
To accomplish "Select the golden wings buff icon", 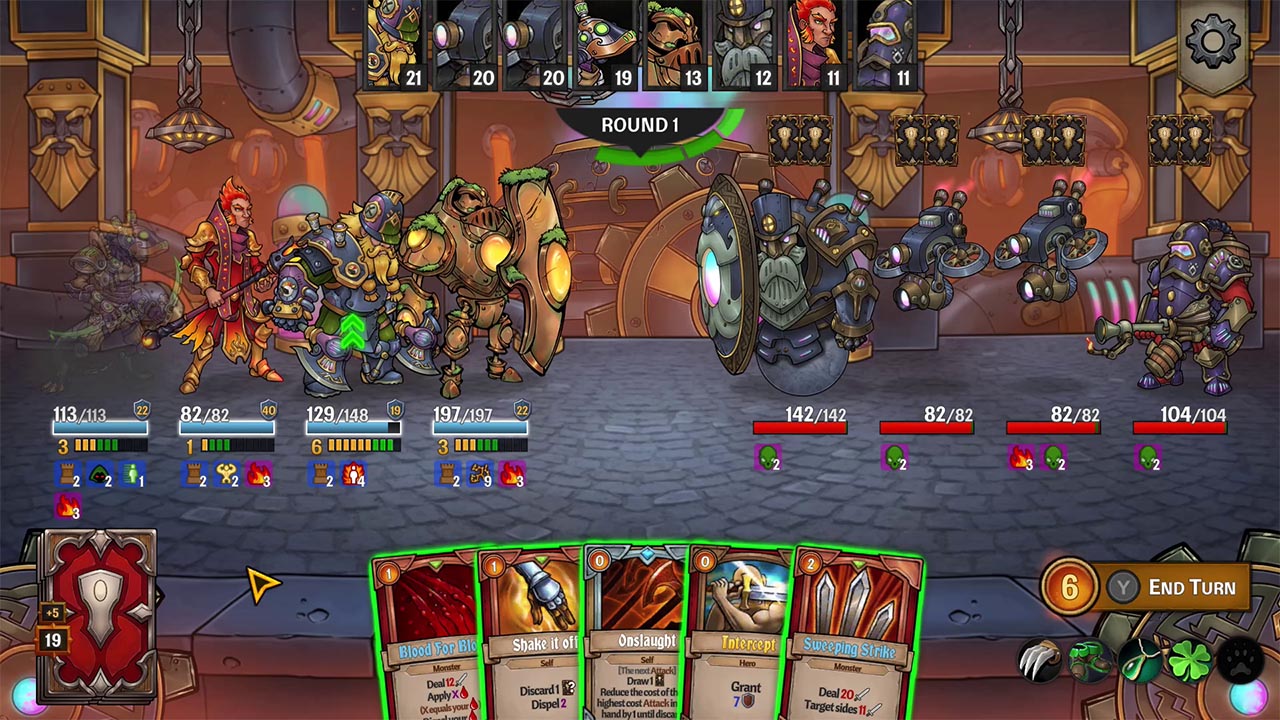I will click(x=226, y=474).
